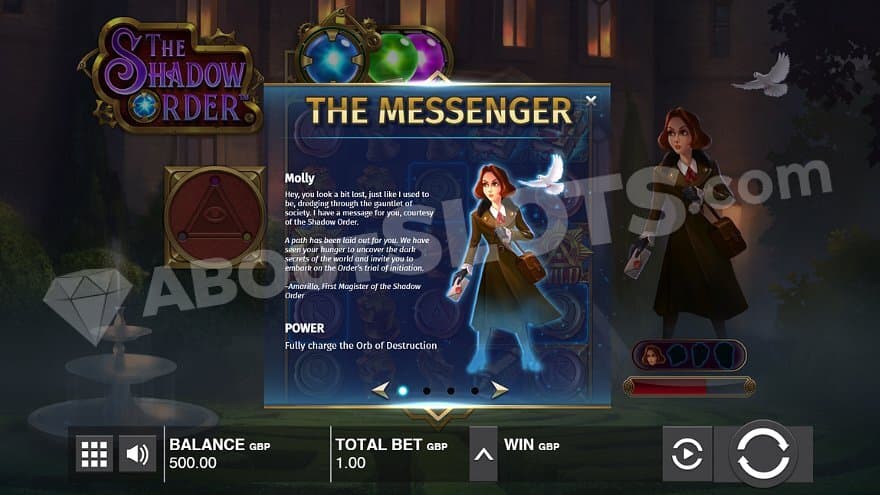This screenshot has height=495, width=880.
Task: Open the grid menu button
Action: click(94, 454)
